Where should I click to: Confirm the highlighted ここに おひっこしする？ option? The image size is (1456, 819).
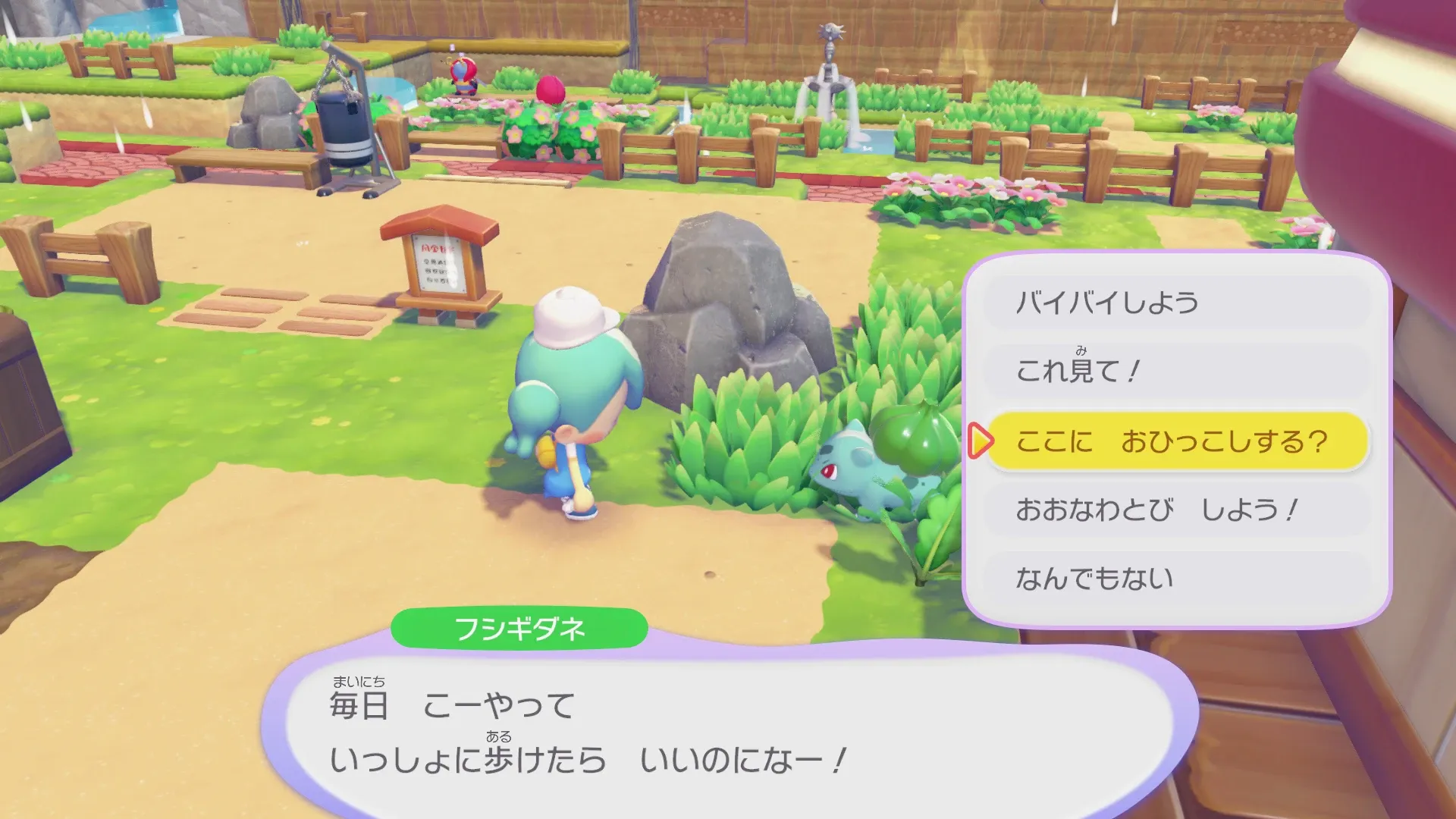pyautogui.click(x=1175, y=440)
